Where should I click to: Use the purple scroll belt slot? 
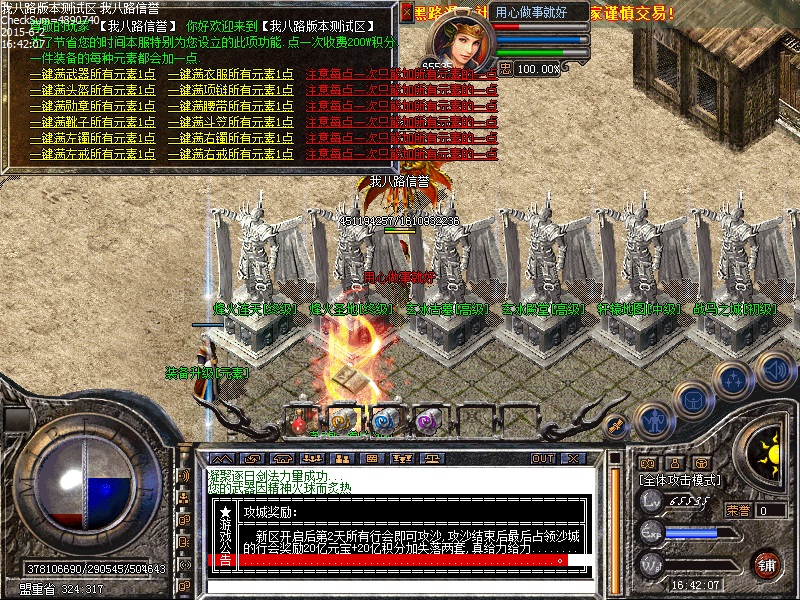428,422
